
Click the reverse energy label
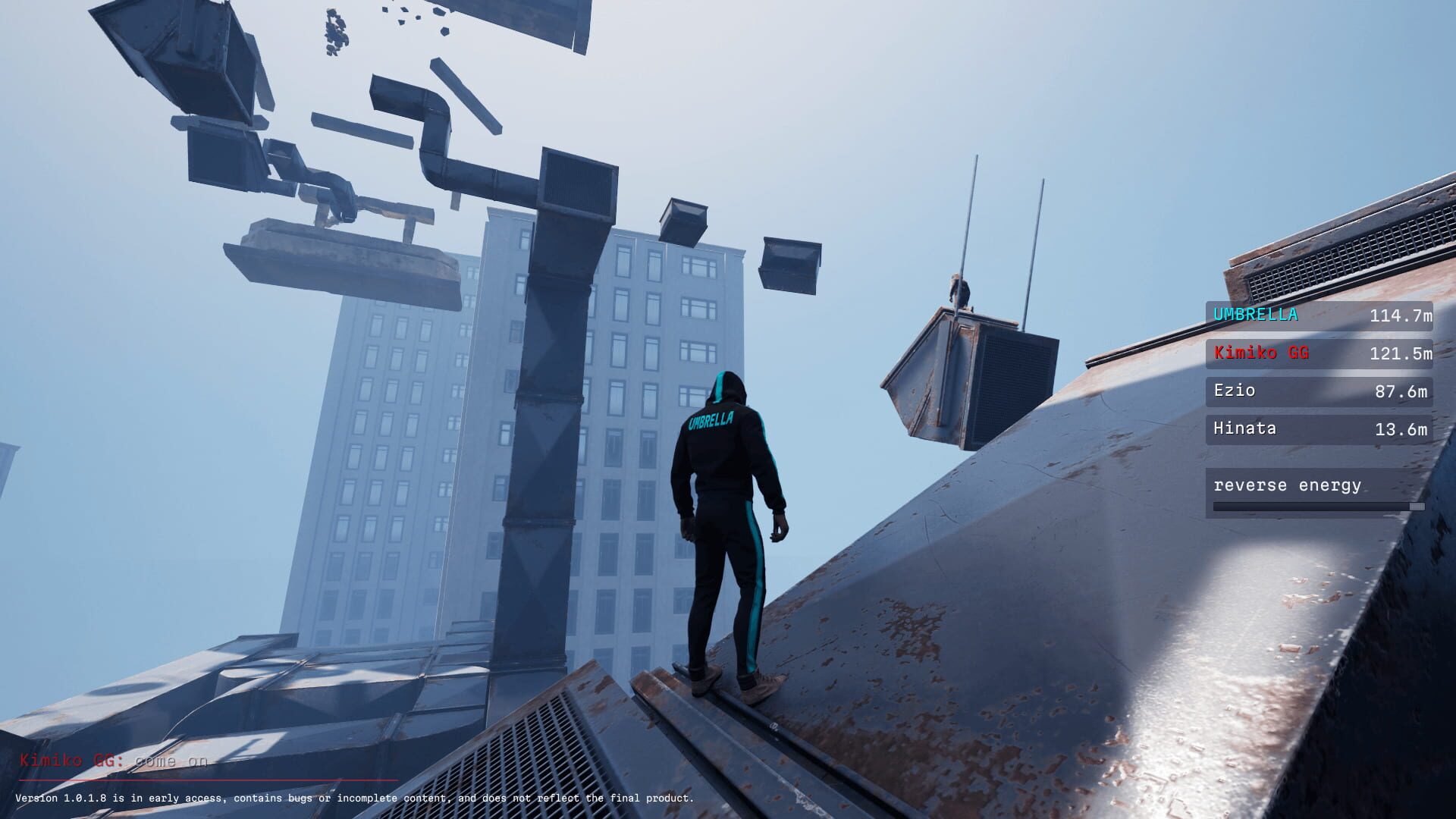pos(1288,485)
